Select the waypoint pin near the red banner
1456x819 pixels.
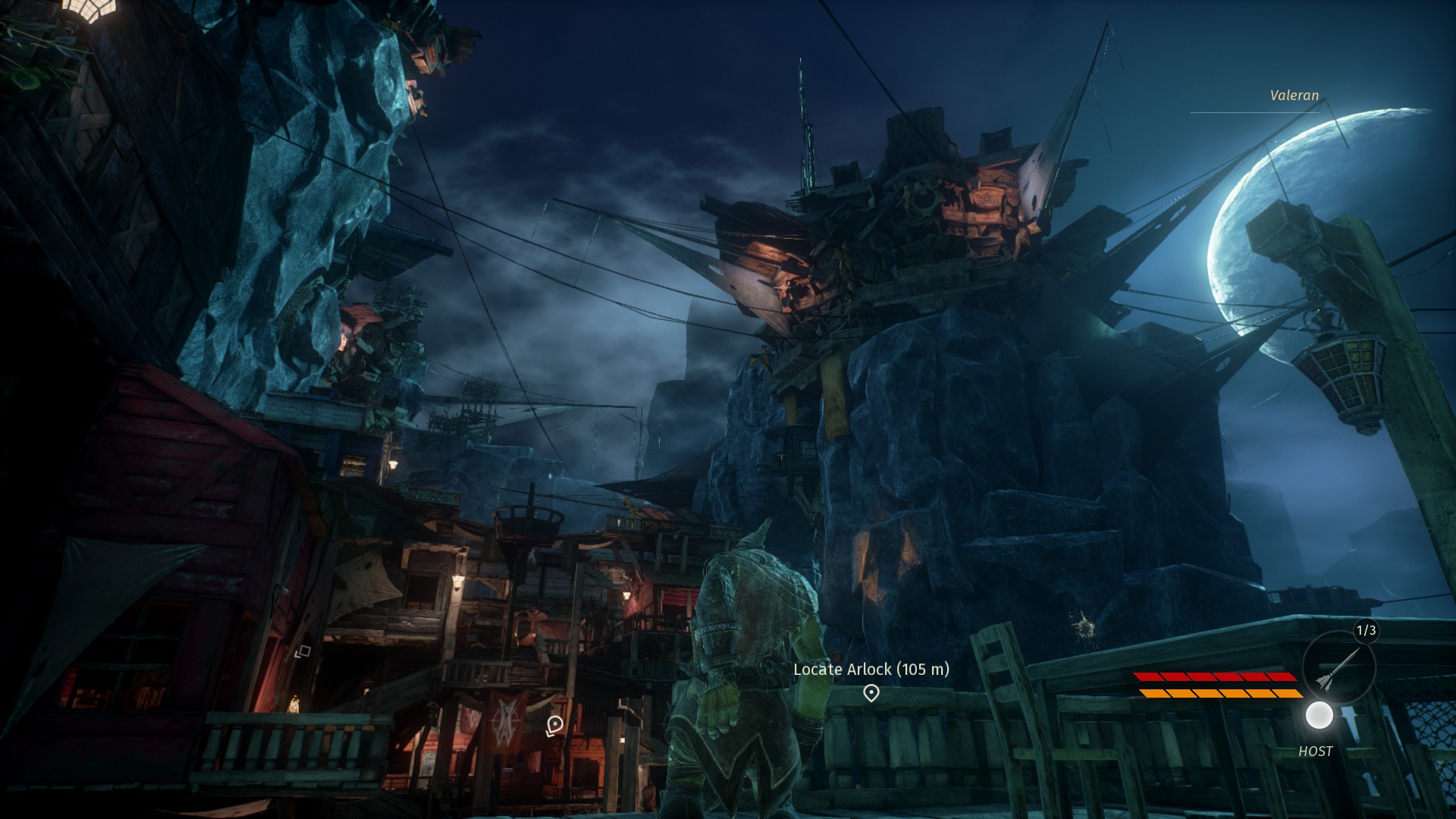pos(554,725)
